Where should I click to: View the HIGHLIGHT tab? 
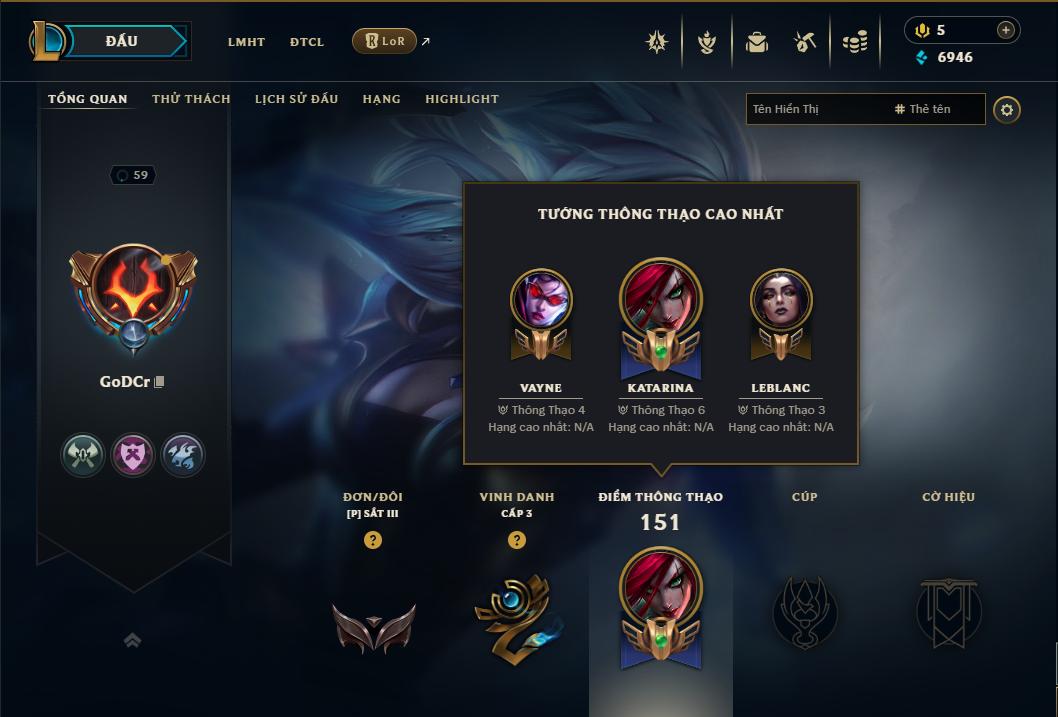tap(462, 99)
